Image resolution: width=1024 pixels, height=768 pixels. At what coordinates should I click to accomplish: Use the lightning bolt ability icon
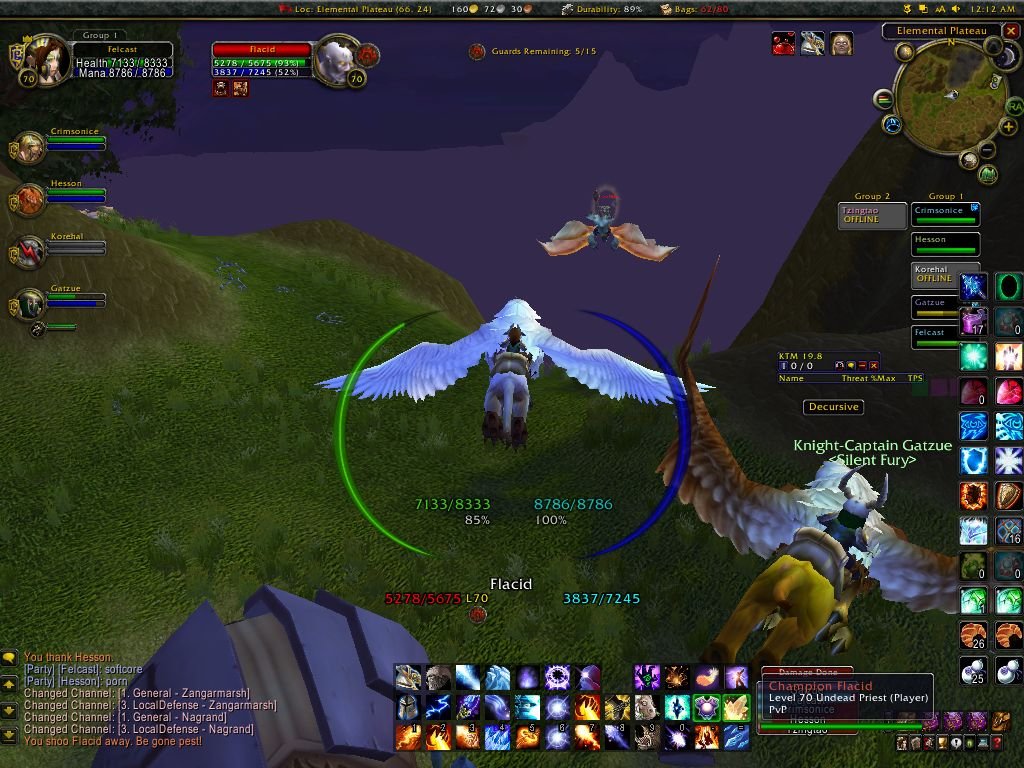click(437, 707)
